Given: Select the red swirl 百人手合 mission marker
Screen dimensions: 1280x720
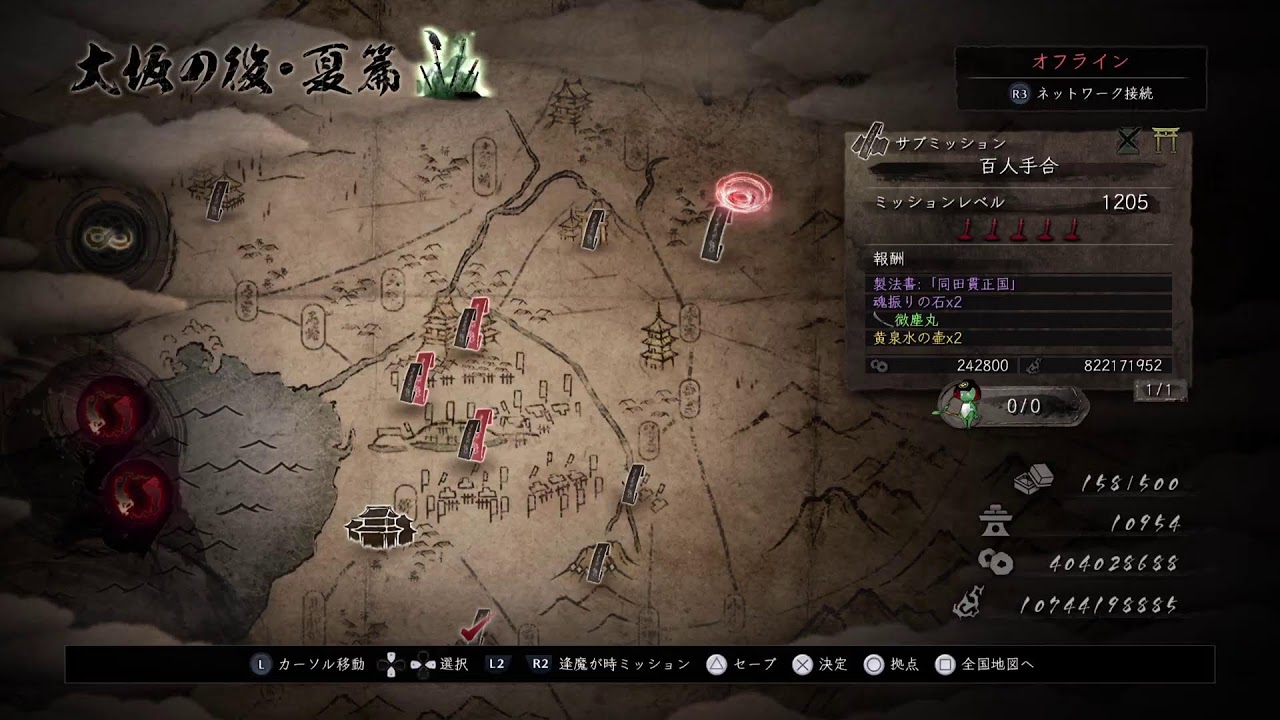Looking at the screenshot, I should [x=742, y=193].
